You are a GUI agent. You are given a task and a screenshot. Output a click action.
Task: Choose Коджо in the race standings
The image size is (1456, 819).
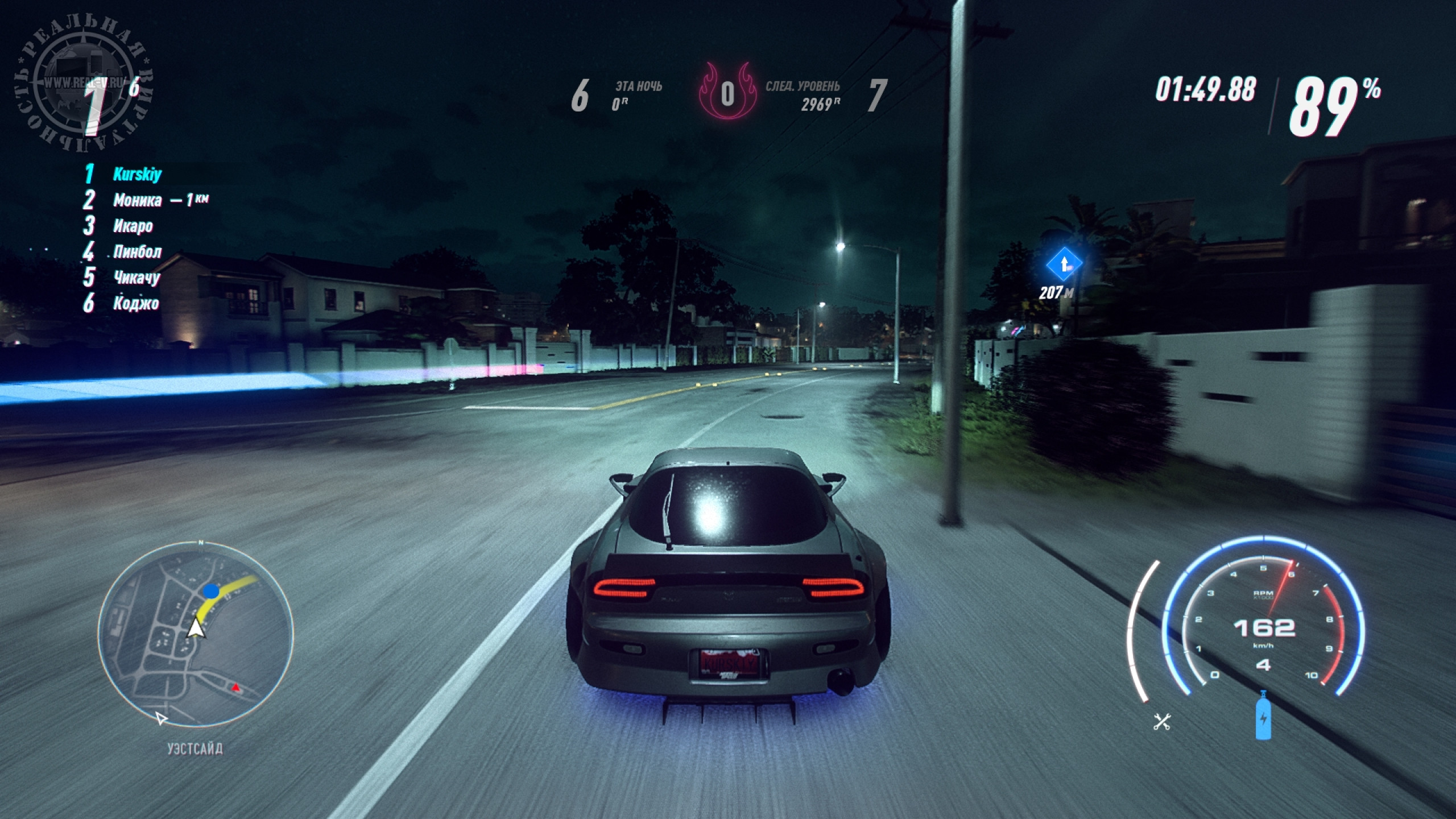tap(136, 304)
